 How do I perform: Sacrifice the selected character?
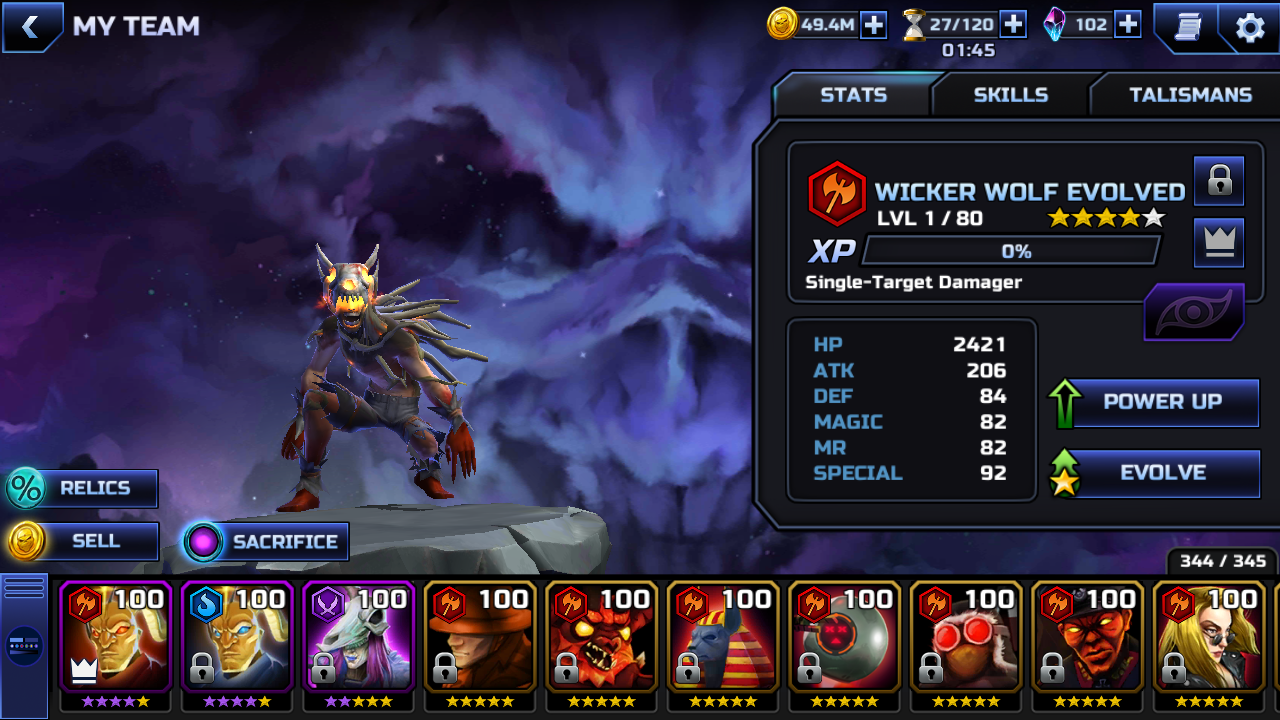[x=266, y=542]
